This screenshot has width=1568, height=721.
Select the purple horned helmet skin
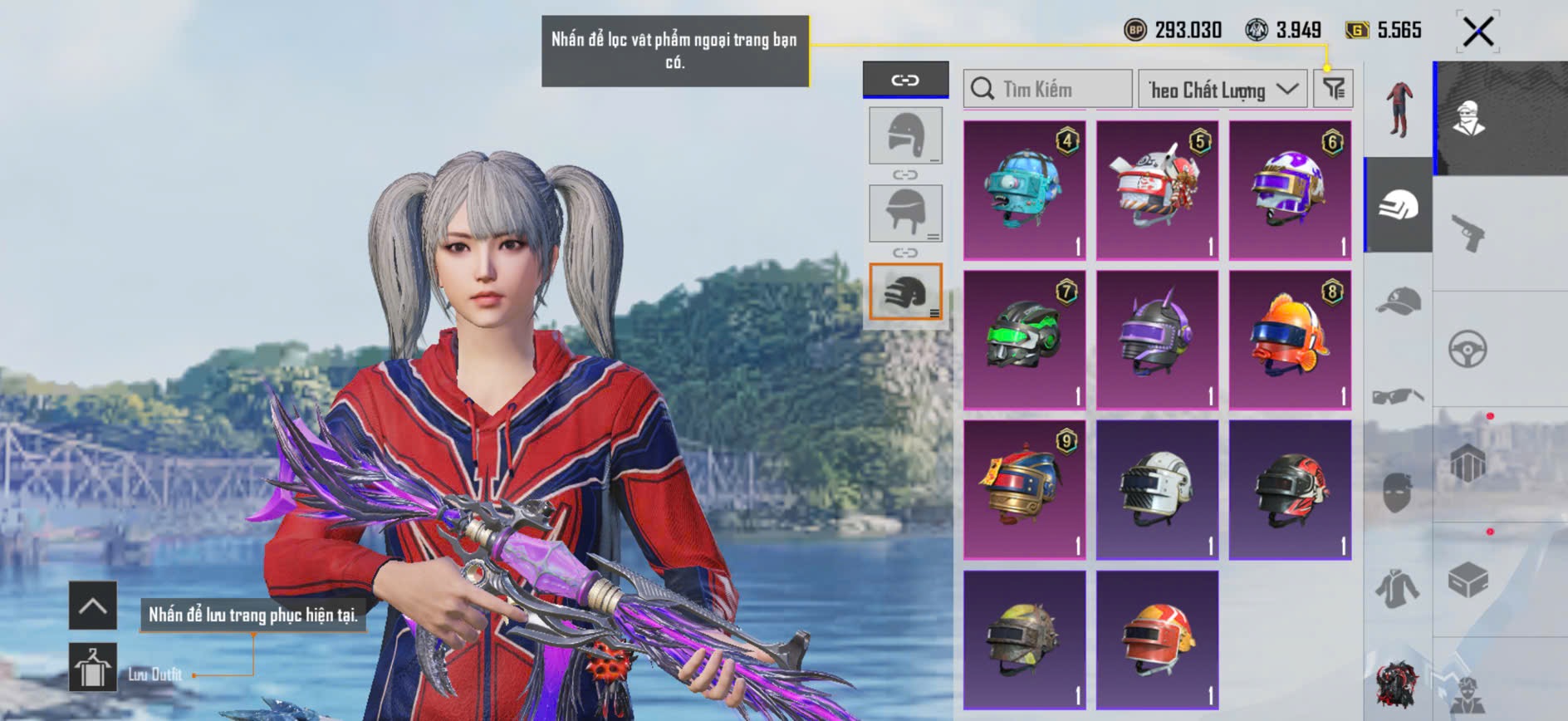point(1157,340)
